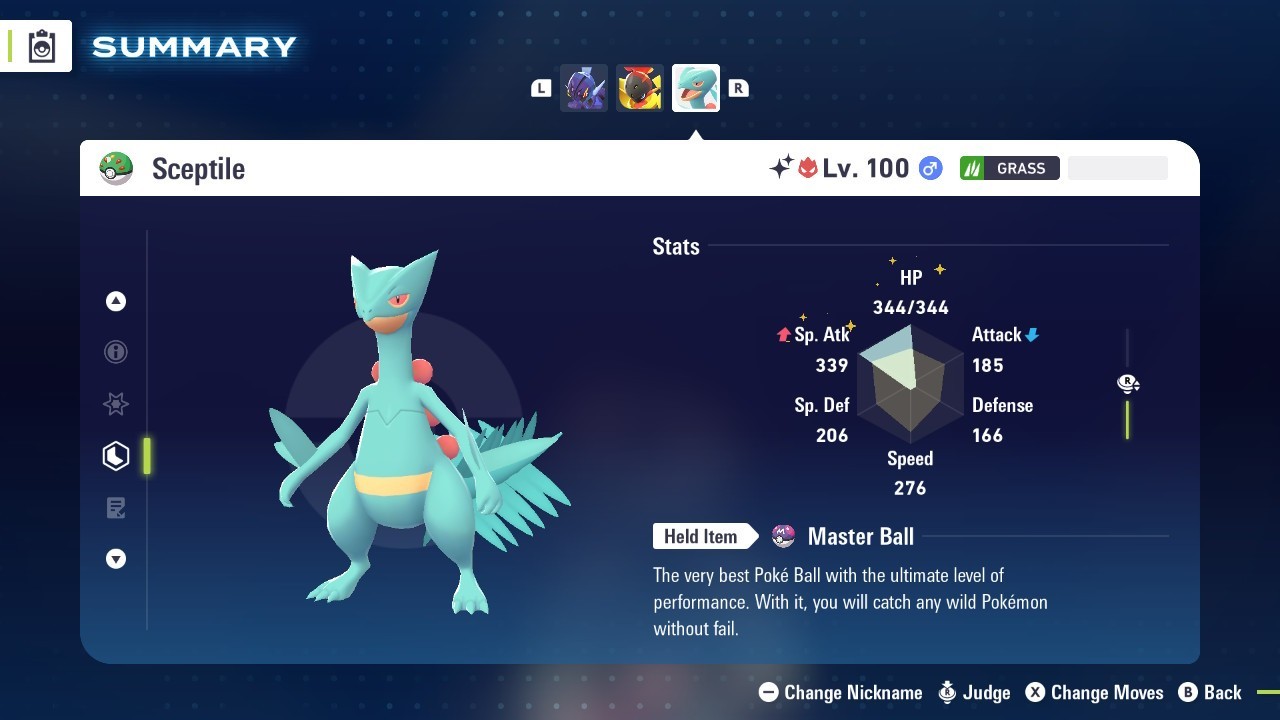Open the stat details with the R-stick indicator
Viewport: 1280px width, 720px height.
pyautogui.click(x=1128, y=383)
